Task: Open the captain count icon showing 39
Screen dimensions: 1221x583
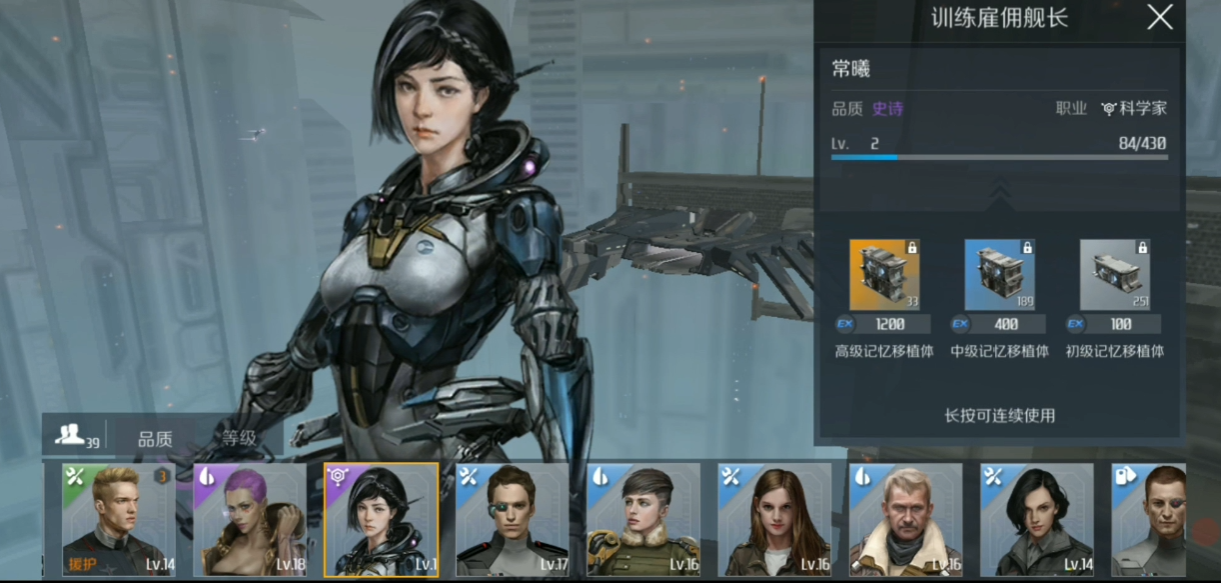Action: click(x=75, y=436)
